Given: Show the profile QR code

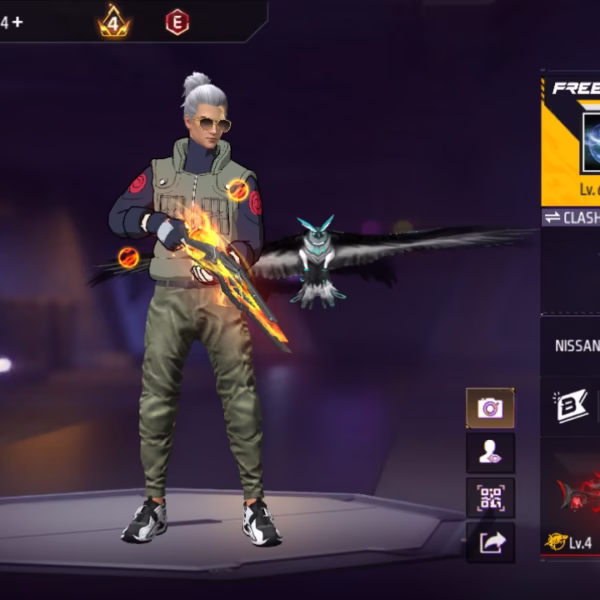Looking at the screenshot, I should coord(490,497).
